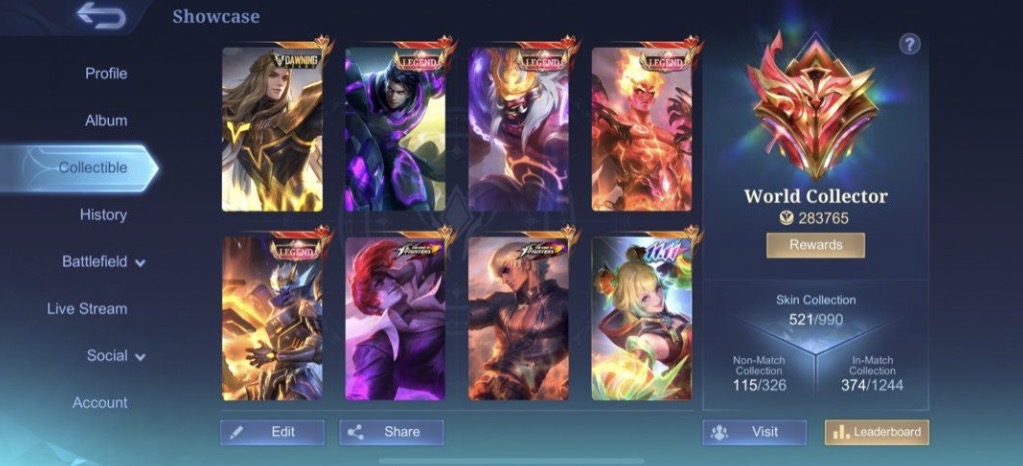Select the Collectible tab
1023x466 pixels.
tap(92, 167)
